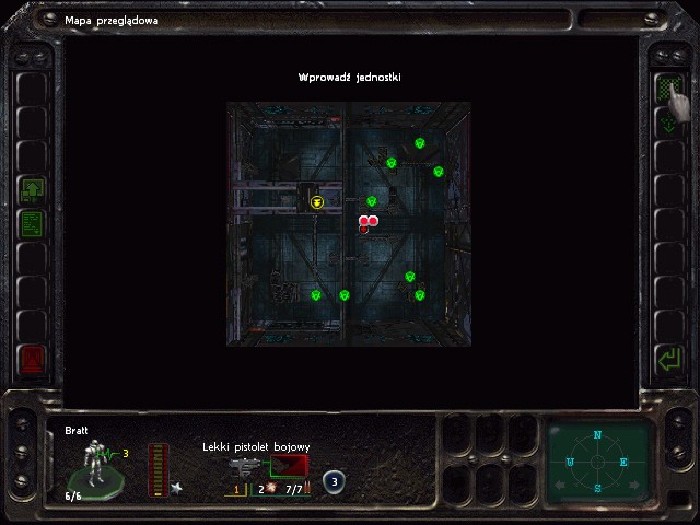Select the red unit marker on the map
The image size is (700, 525).
click(x=367, y=223)
